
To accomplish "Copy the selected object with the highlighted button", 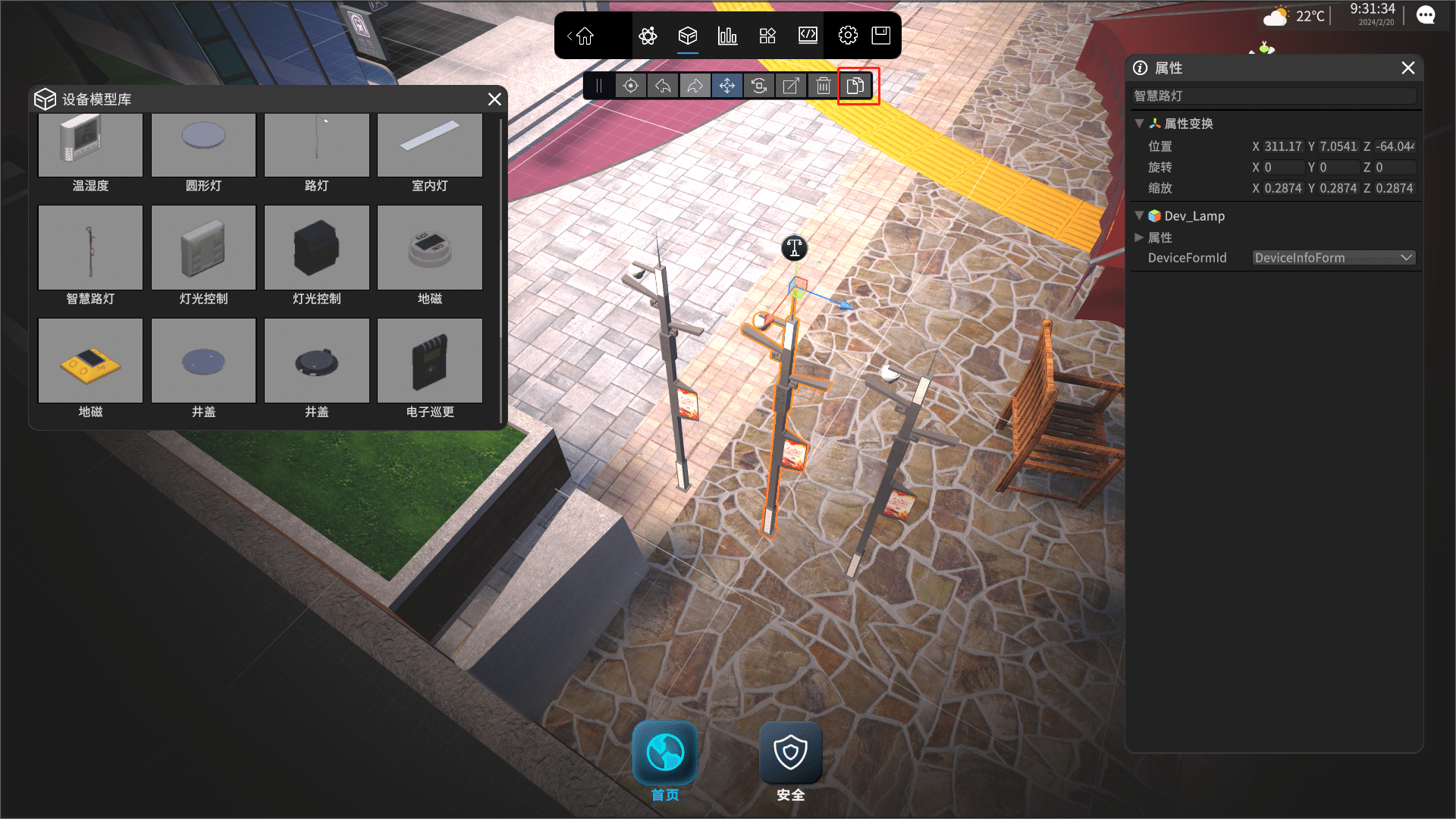I will click(x=856, y=86).
